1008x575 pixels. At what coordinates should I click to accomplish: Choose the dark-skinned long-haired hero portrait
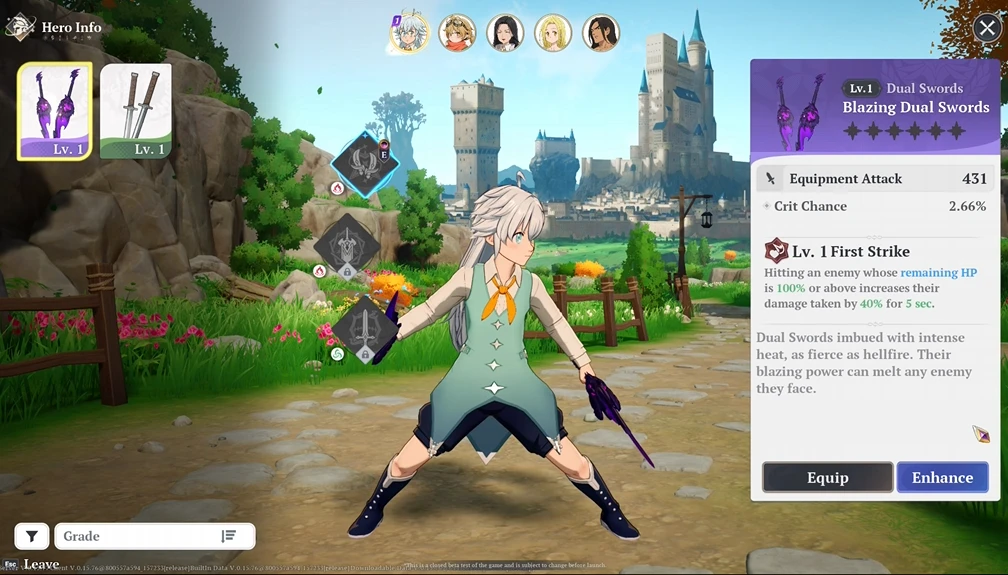coord(601,33)
